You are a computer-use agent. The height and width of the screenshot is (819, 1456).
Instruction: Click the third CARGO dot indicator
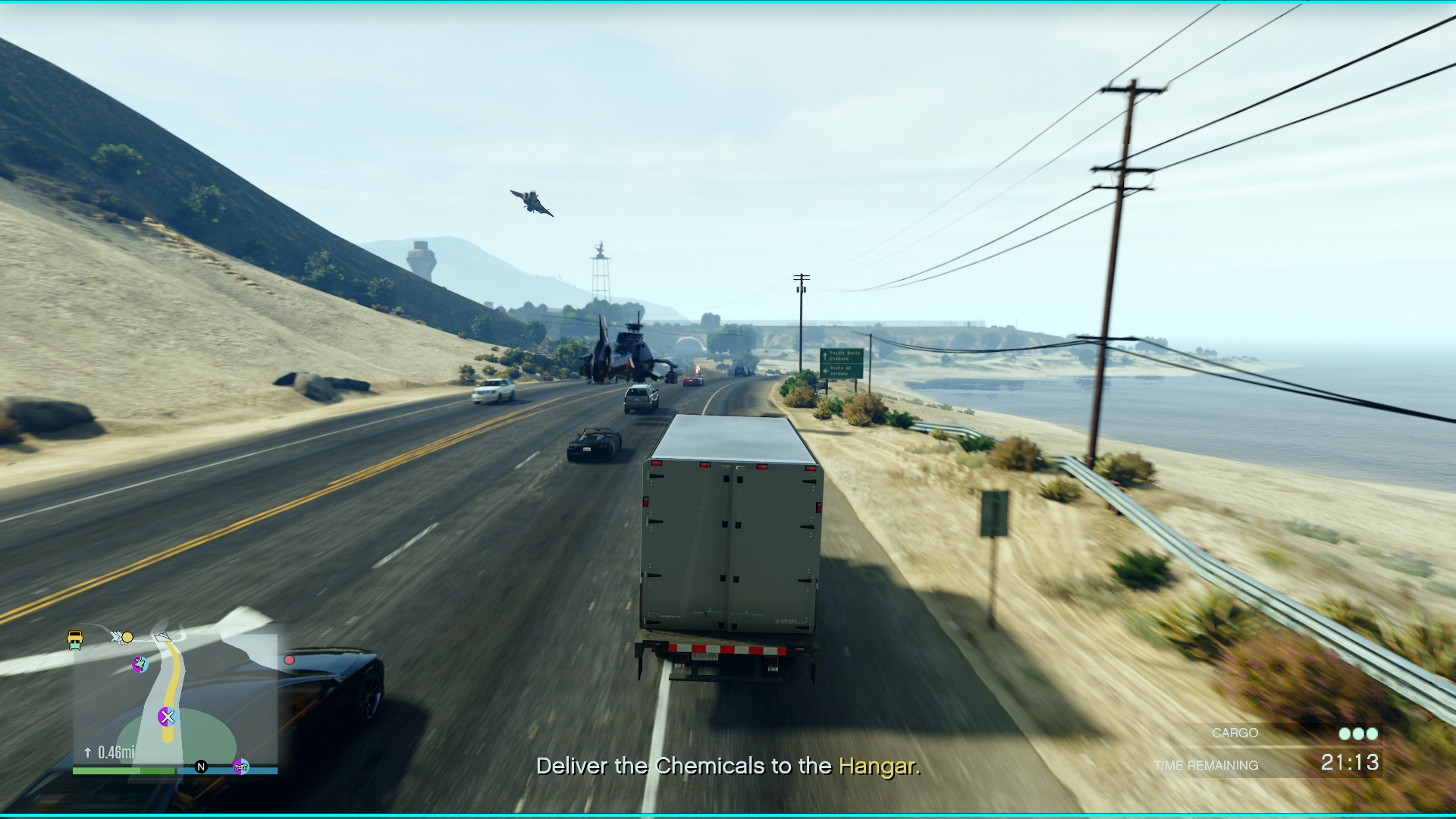(x=1371, y=733)
